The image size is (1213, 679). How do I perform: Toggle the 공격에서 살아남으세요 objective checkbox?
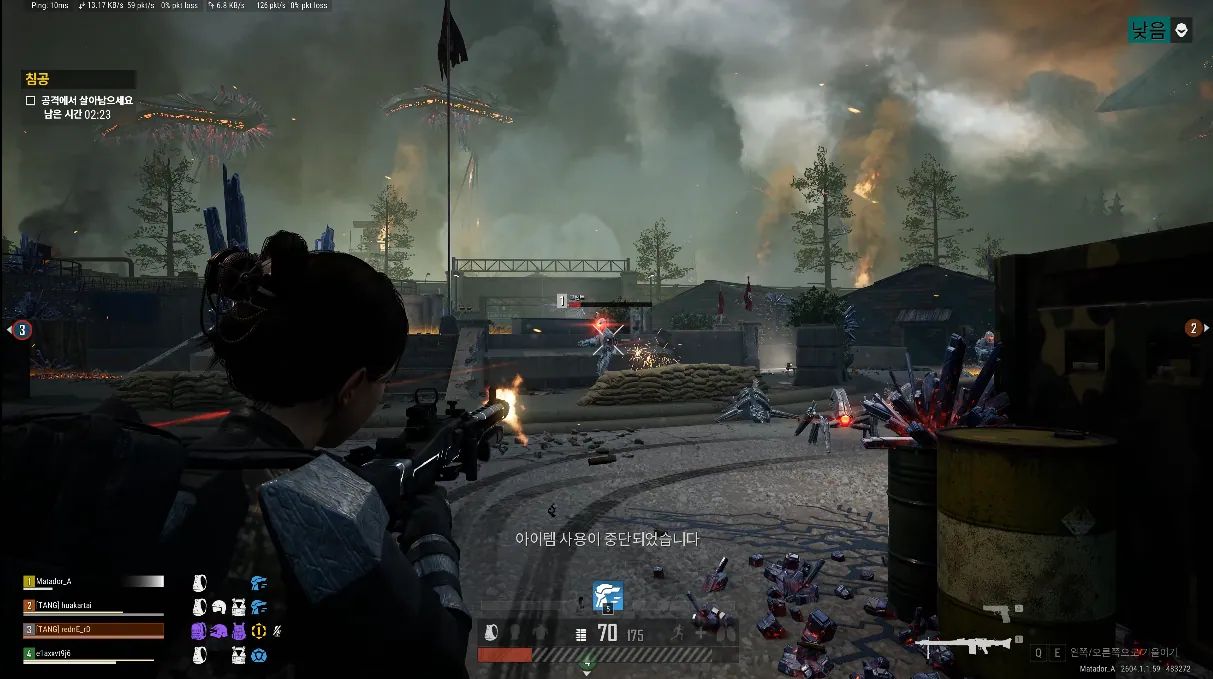click(31, 101)
